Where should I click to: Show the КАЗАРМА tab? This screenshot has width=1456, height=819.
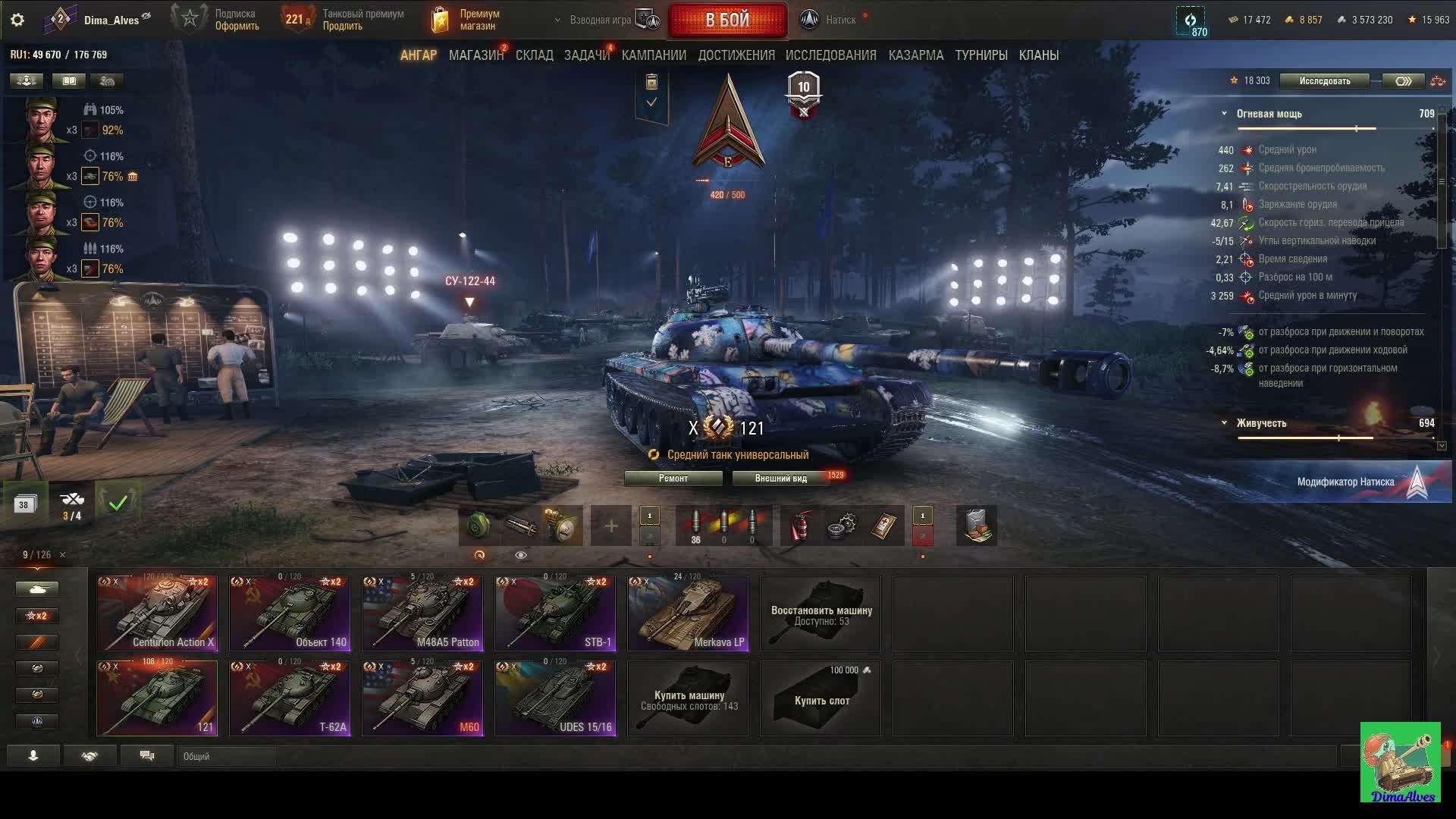pyautogui.click(x=915, y=55)
